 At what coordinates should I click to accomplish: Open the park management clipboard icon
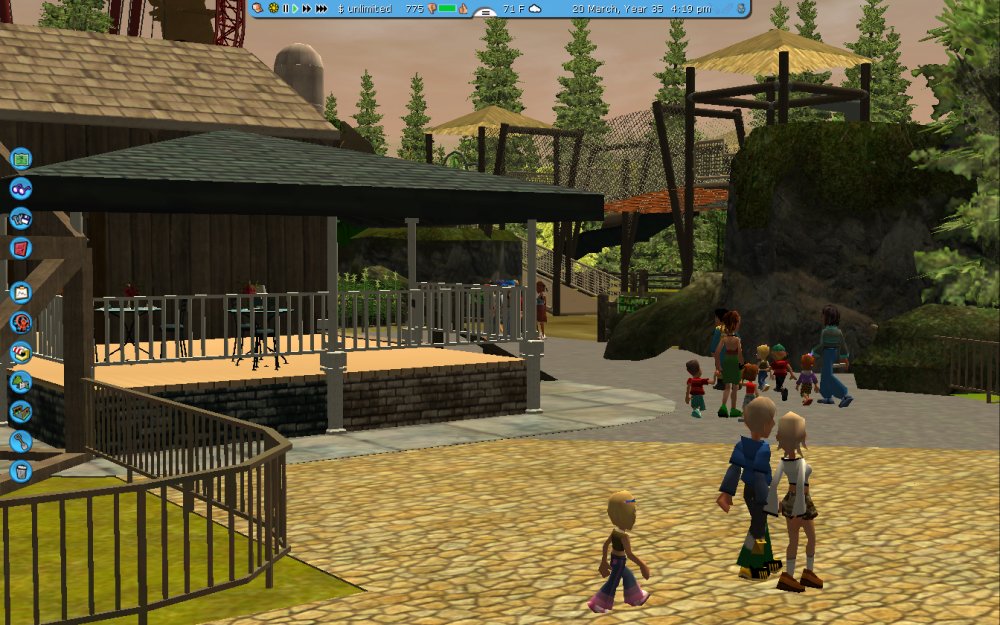click(x=21, y=293)
